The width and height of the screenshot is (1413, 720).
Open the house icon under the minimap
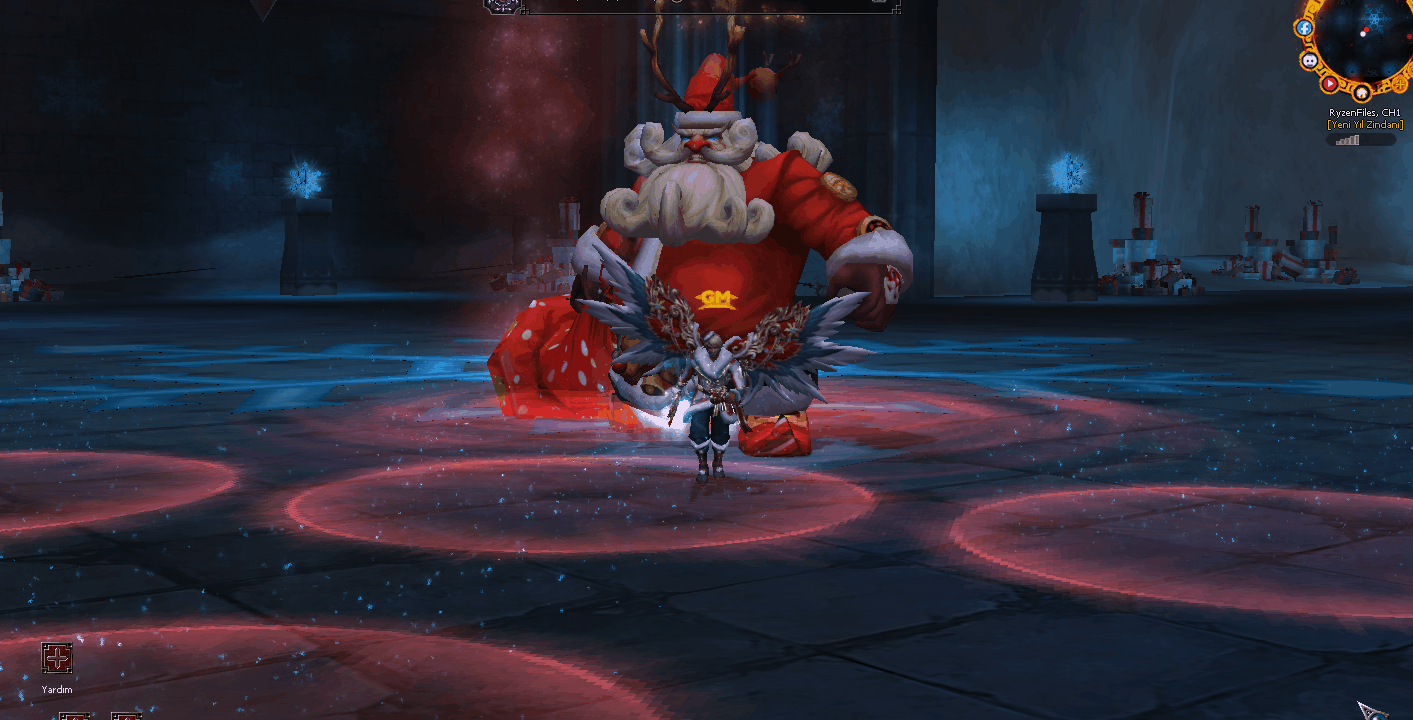point(1362,93)
